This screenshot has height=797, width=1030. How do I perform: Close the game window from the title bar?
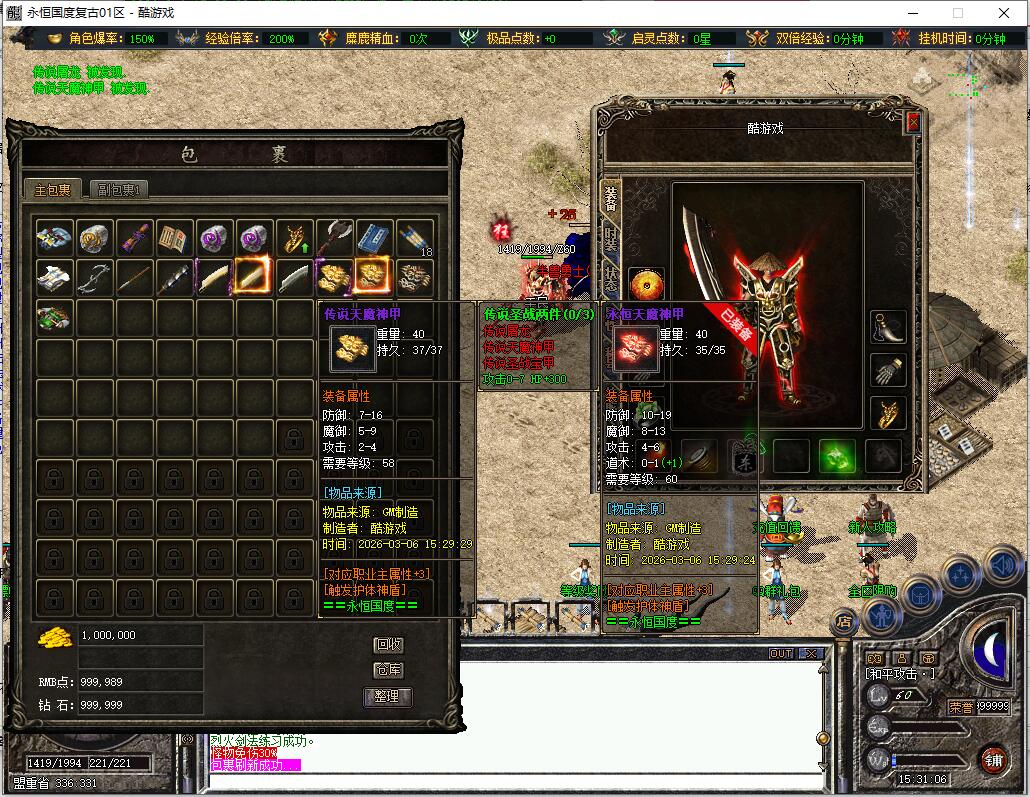point(1004,13)
